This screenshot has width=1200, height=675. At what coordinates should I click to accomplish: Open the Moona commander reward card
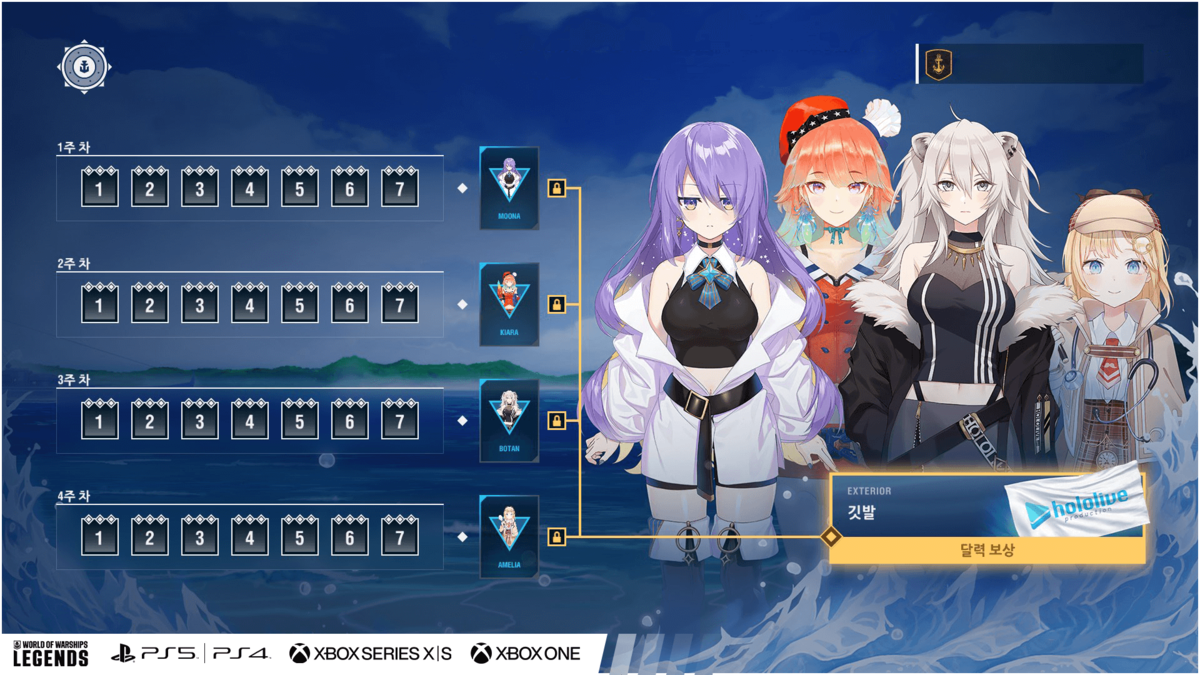tap(510, 187)
